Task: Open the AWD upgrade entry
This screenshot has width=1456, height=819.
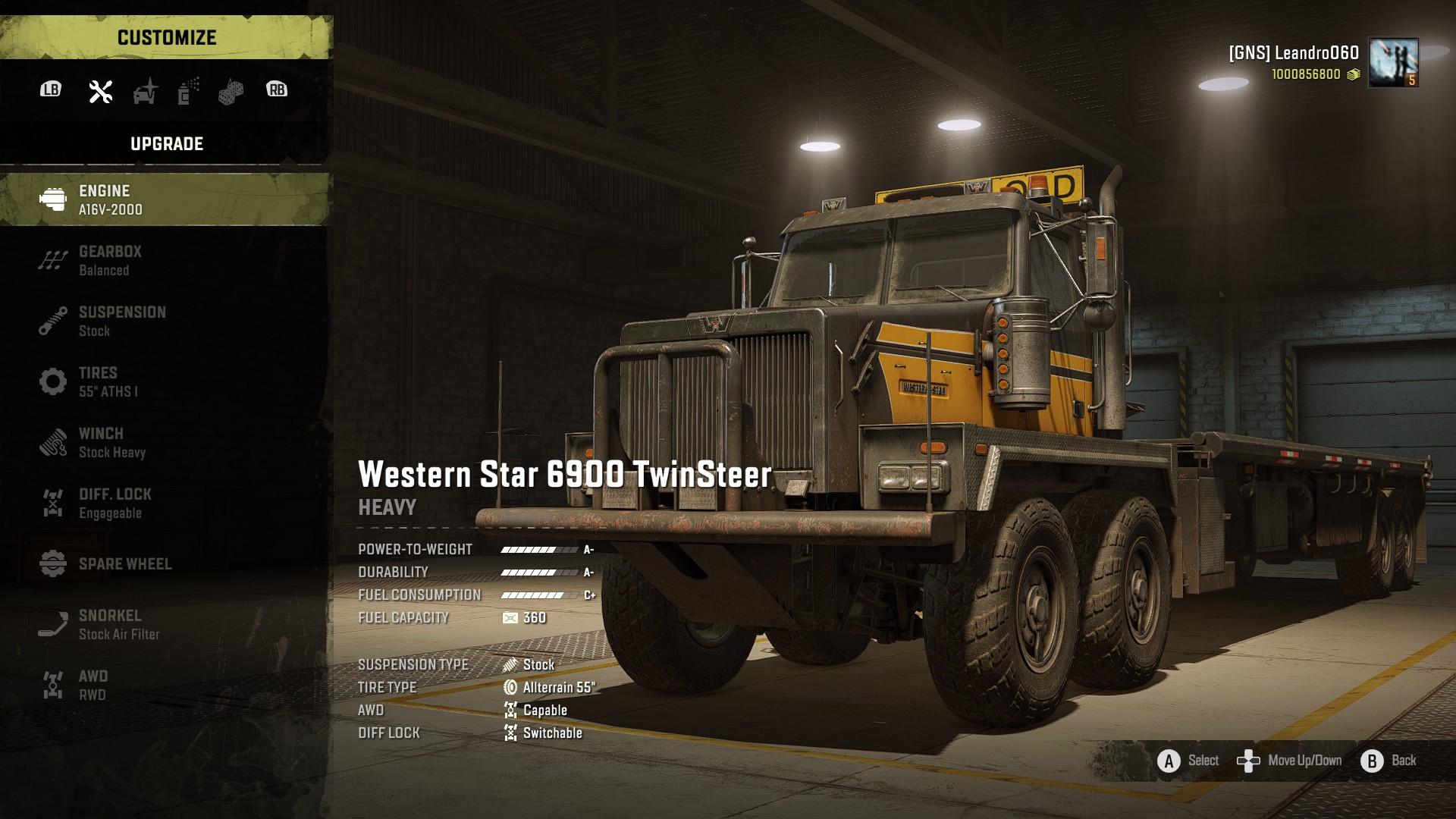Action: coord(165,685)
